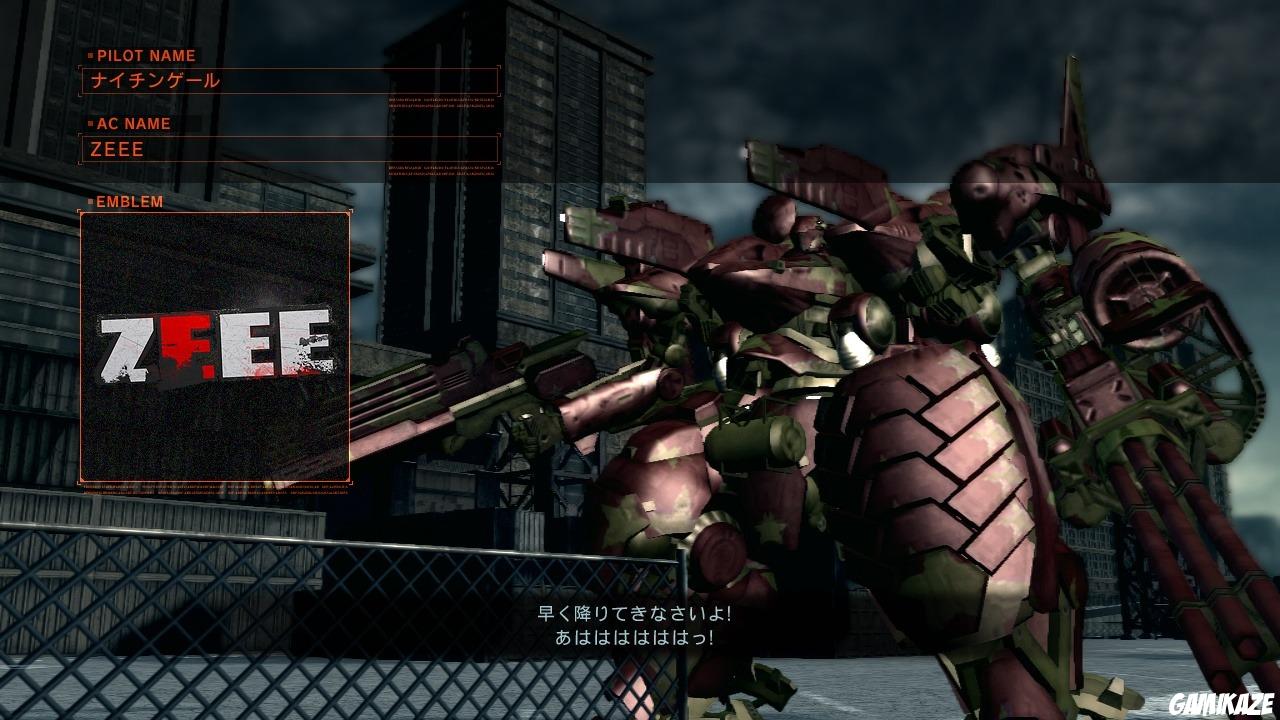
Task: Click the AC NAME header label
Action: [132, 124]
